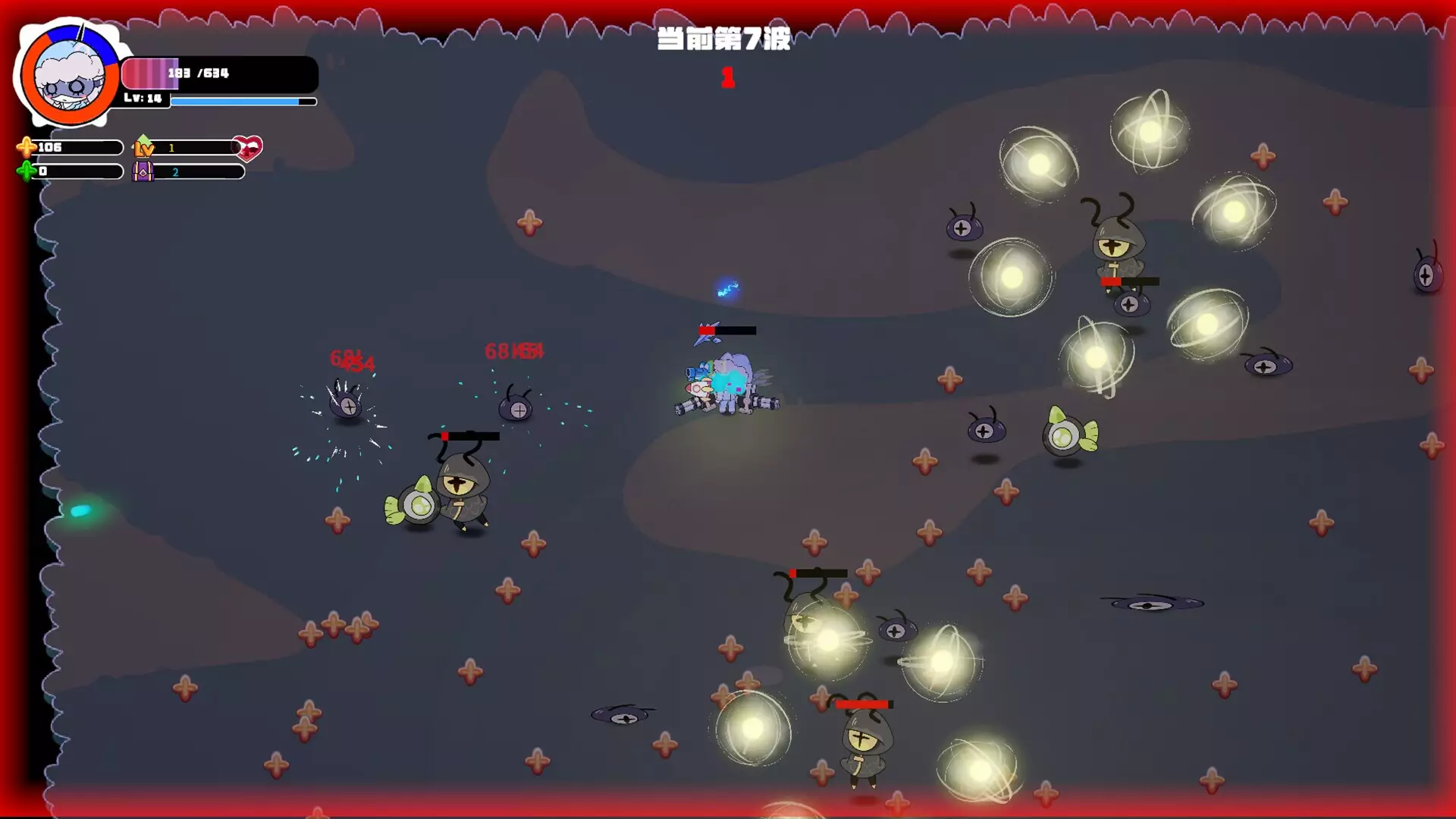Open the purple backpack icon
This screenshot has width=1456, height=819.
(x=143, y=171)
